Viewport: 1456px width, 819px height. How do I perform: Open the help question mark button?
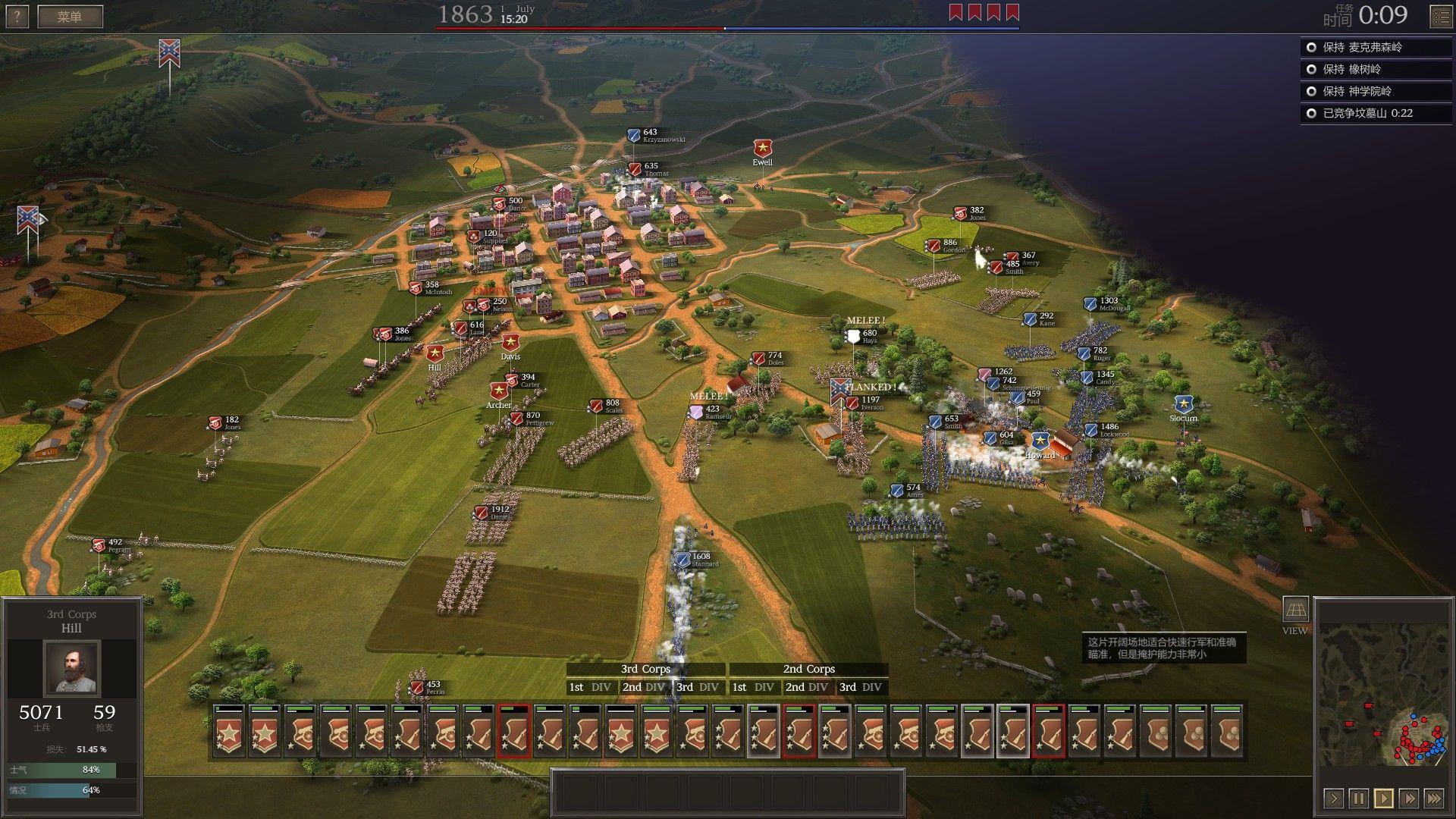(x=17, y=16)
